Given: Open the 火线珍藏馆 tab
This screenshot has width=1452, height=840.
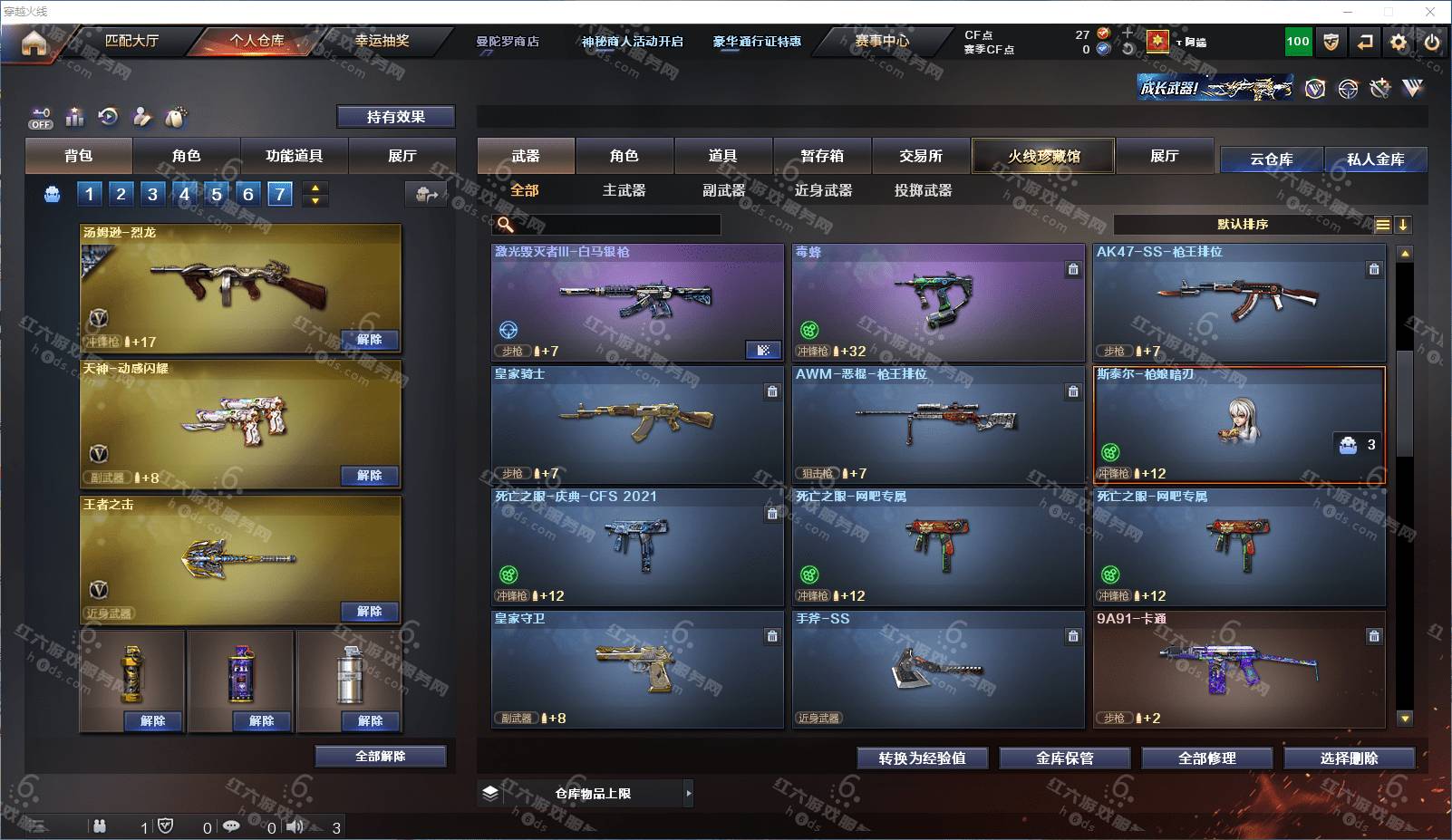Looking at the screenshot, I should 1043,156.
